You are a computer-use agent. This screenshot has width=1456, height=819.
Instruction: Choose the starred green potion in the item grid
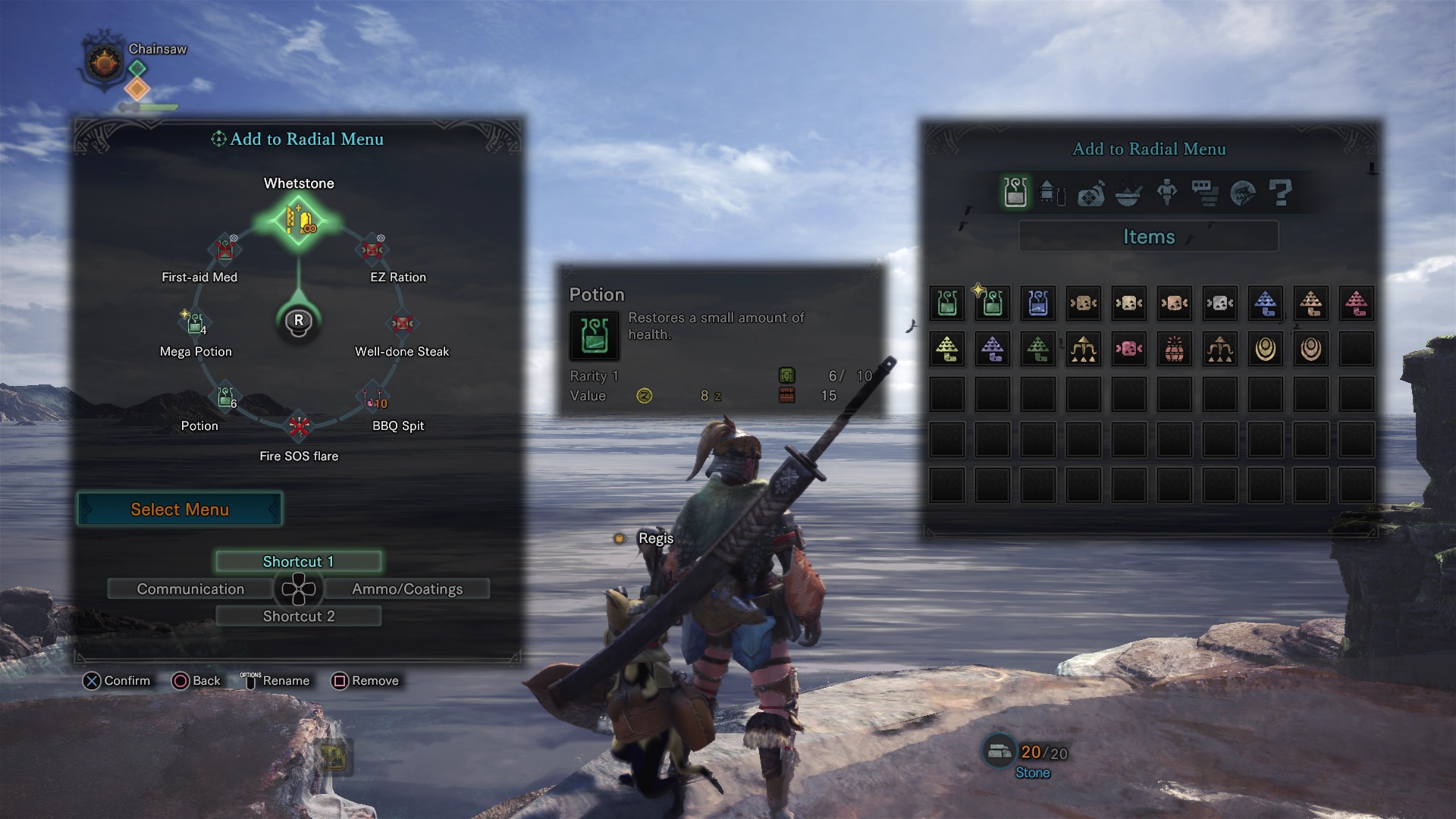pos(992,303)
